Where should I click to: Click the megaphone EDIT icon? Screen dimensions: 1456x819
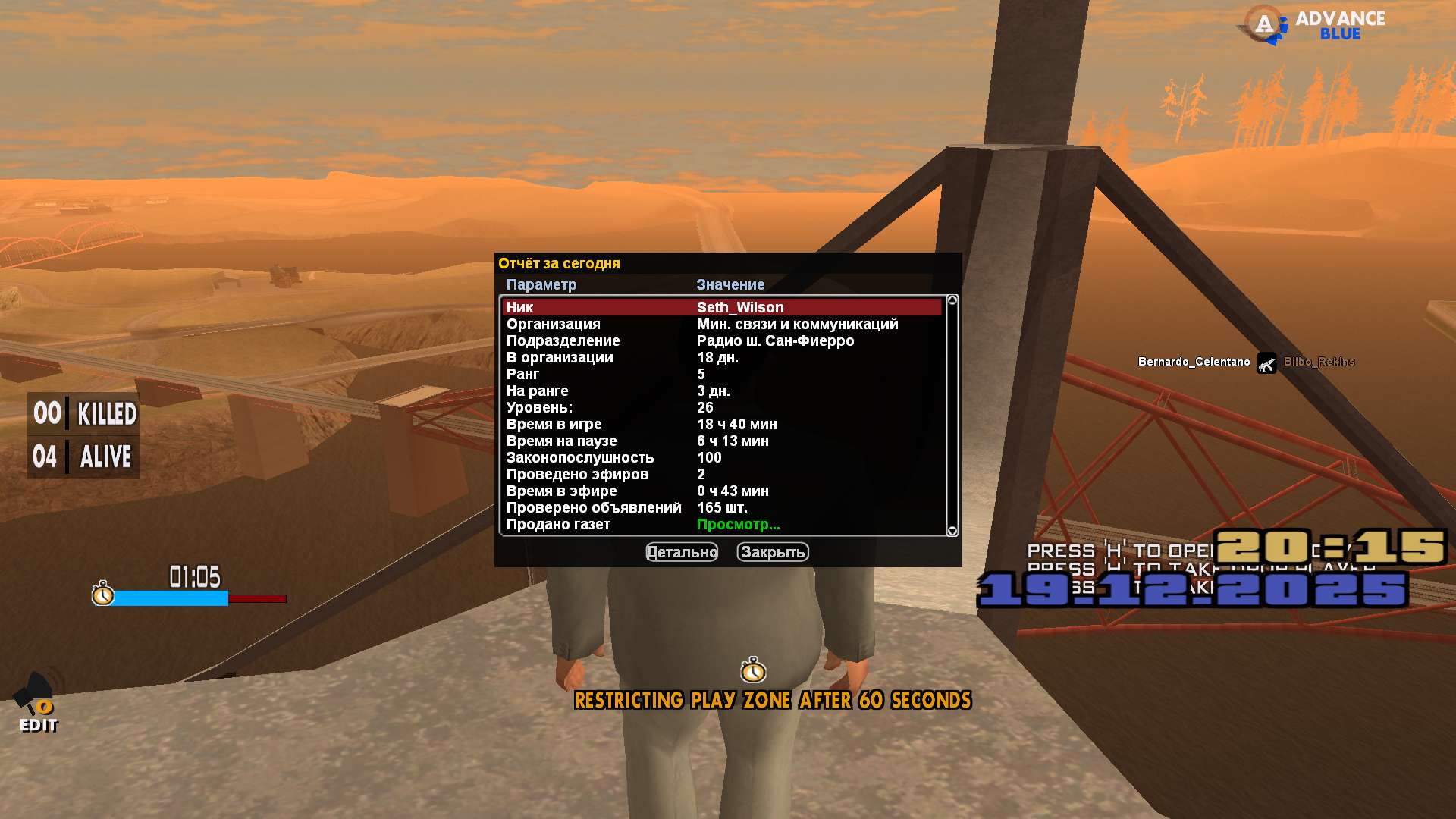coord(36,701)
